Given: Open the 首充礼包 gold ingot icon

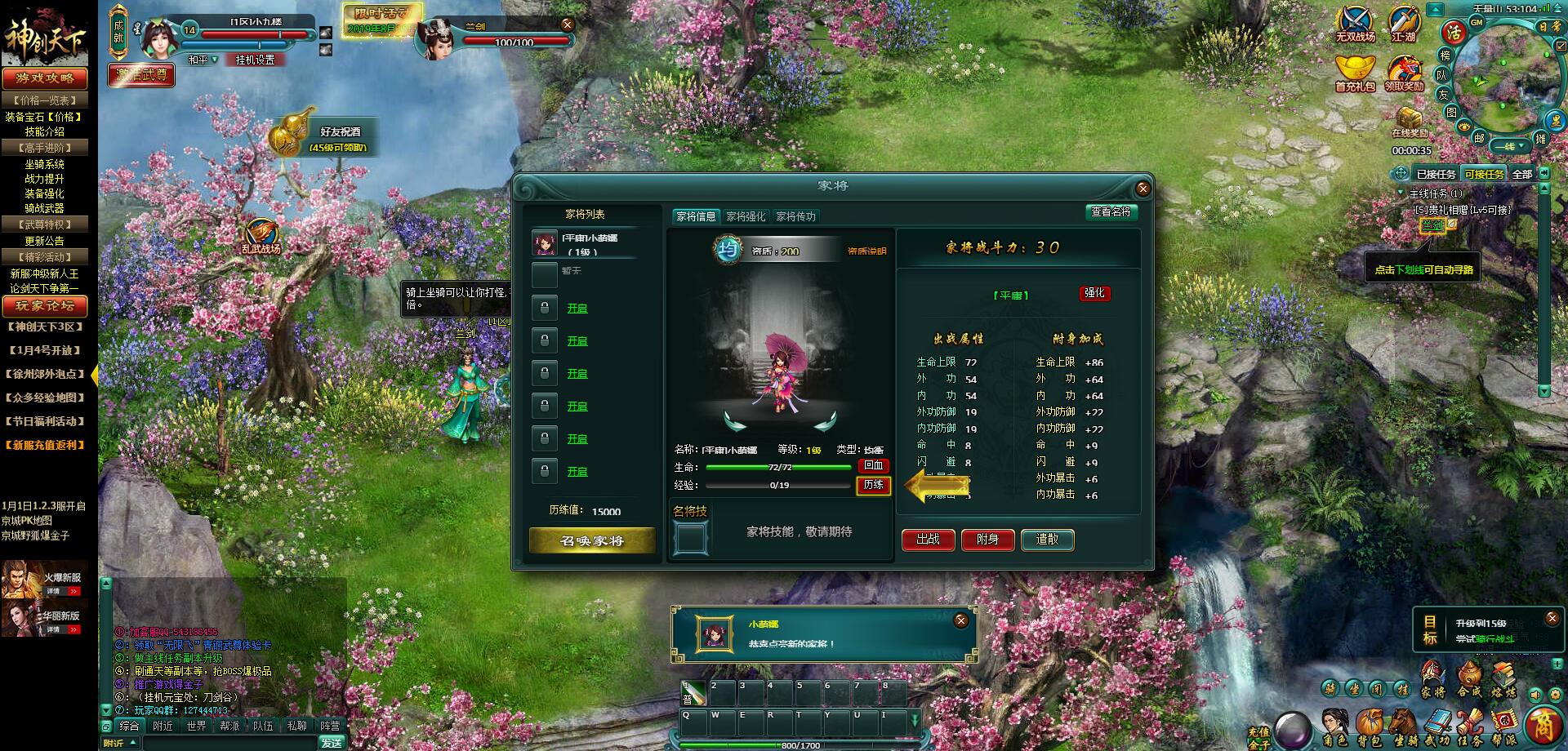Looking at the screenshot, I should pyautogui.click(x=1355, y=73).
